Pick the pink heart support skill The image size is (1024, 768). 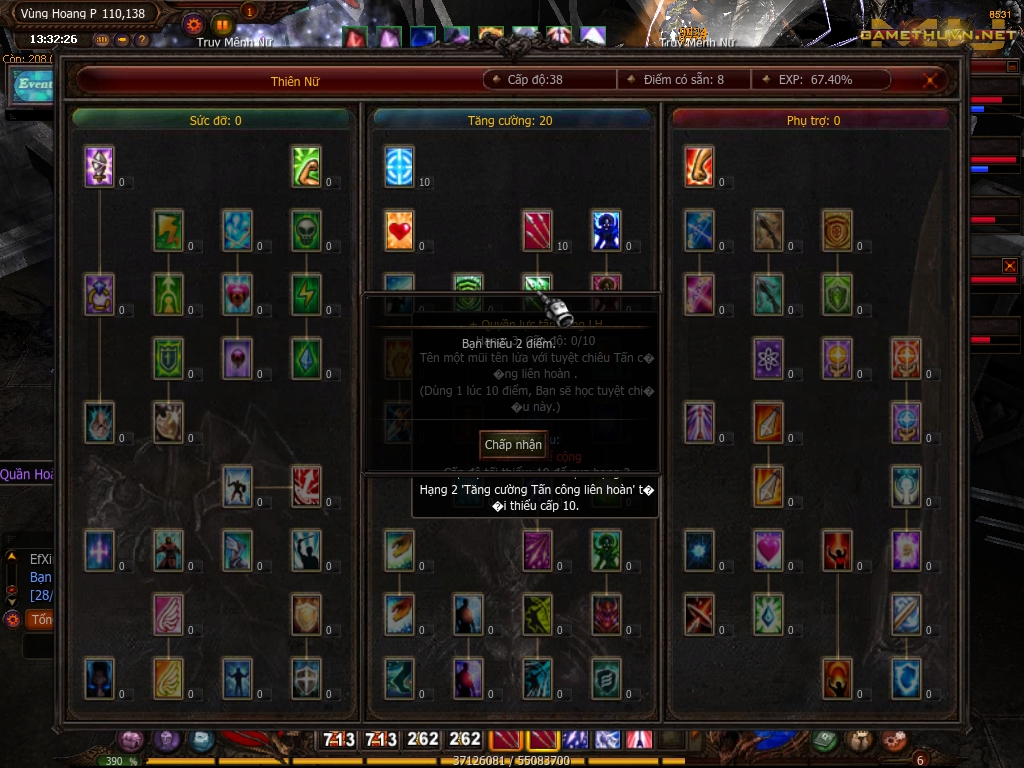[768, 550]
